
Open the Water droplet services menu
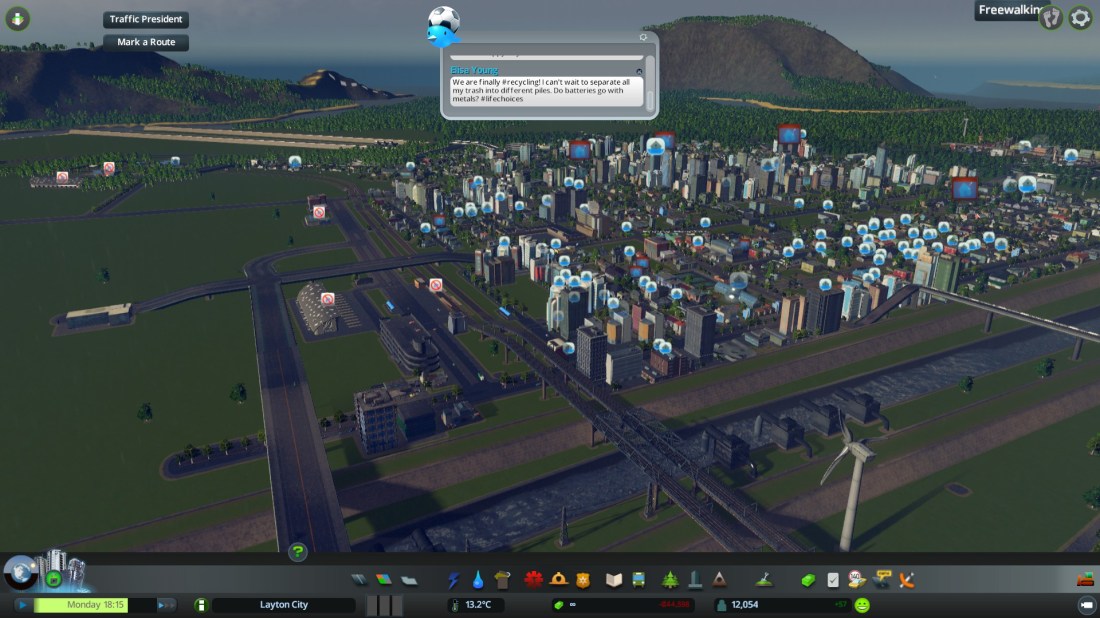[478, 580]
